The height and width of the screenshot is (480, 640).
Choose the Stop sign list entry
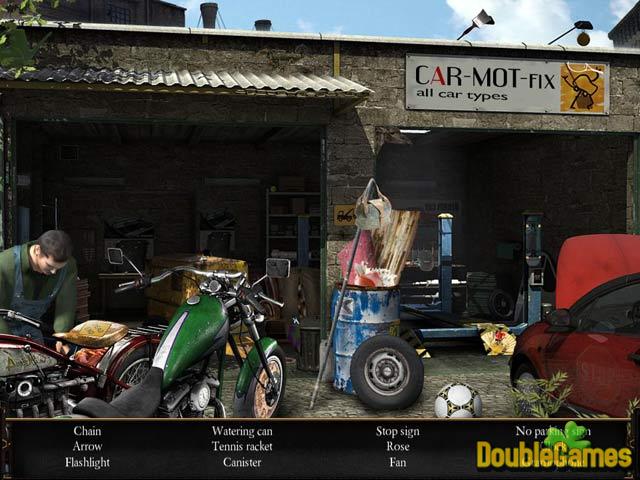pos(398,431)
